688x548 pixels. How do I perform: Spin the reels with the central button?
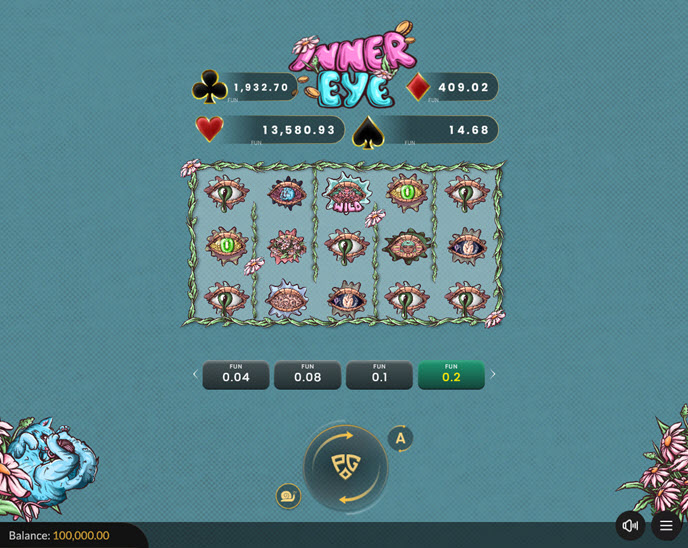pyautogui.click(x=346, y=467)
